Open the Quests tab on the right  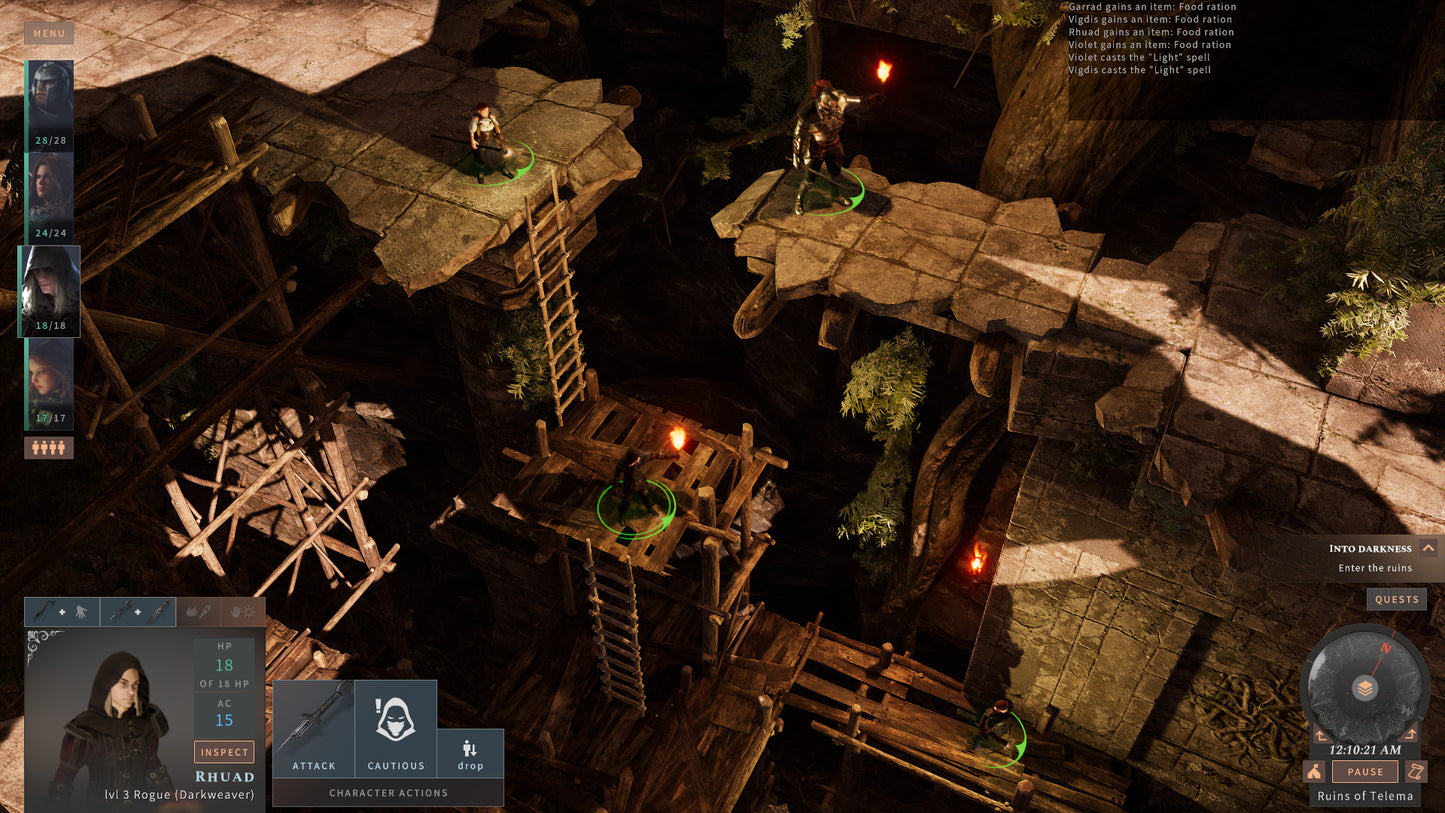(1396, 599)
